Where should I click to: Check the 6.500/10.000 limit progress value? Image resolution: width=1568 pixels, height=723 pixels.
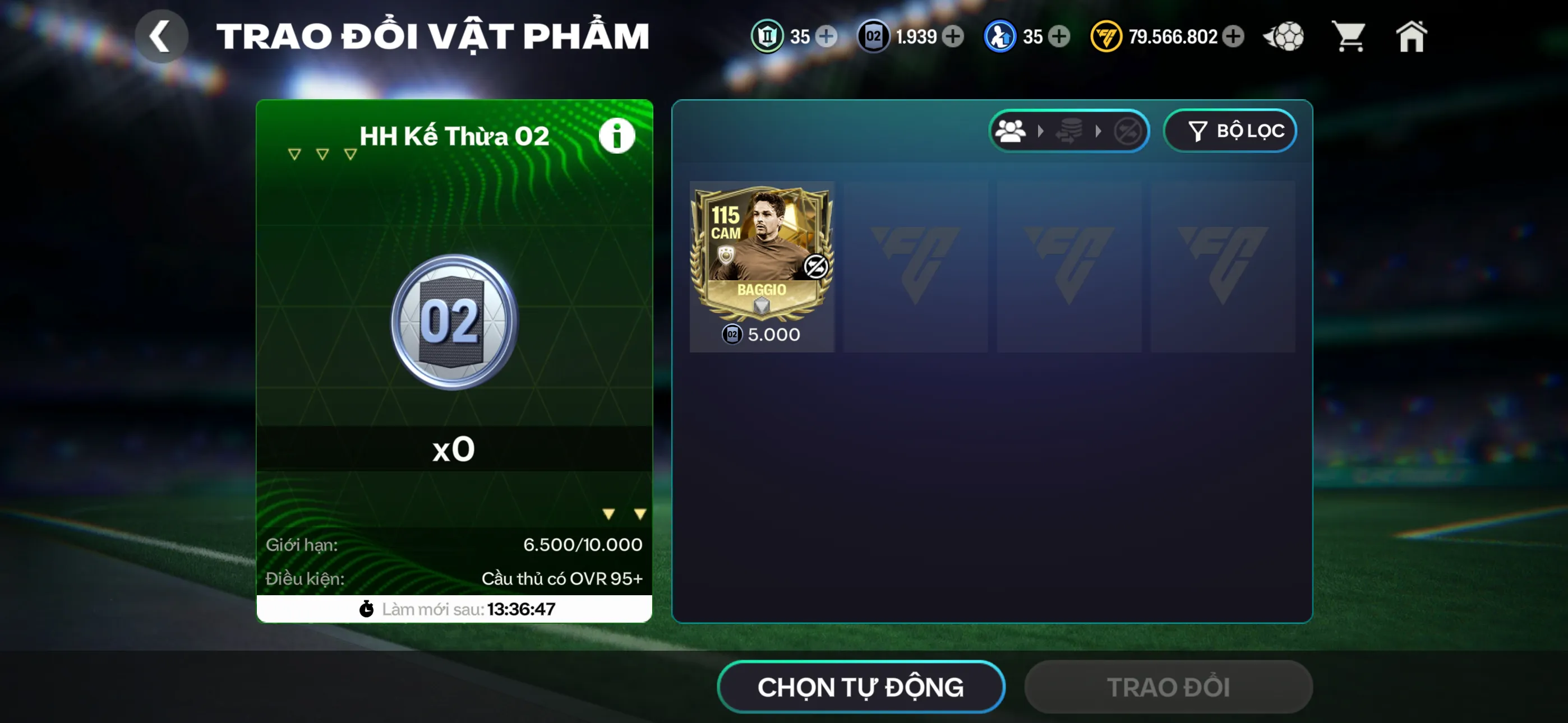tap(583, 544)
